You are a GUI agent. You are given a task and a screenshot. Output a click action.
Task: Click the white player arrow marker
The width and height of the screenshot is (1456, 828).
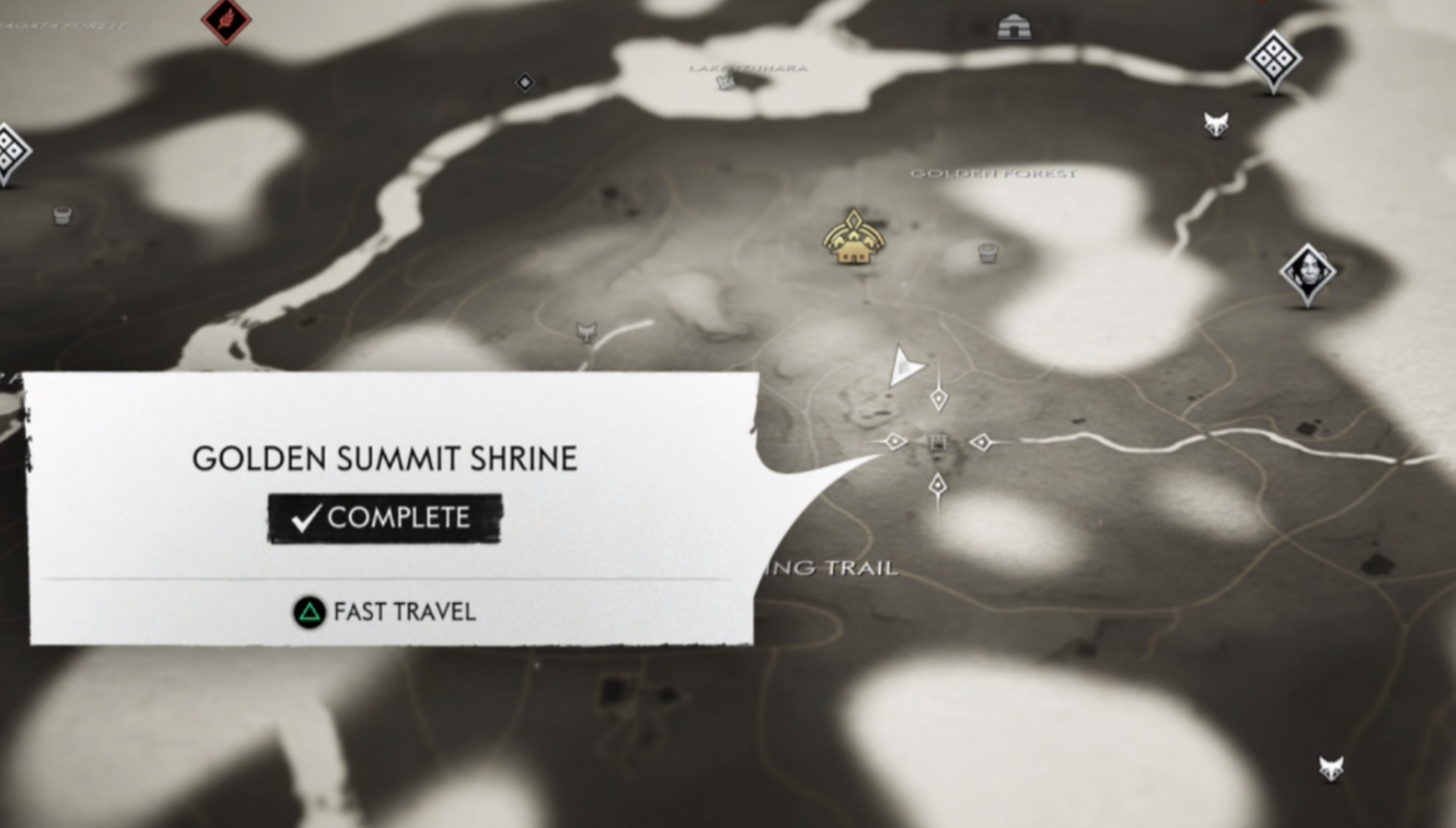pyautogui.click(x=905, y=367)
